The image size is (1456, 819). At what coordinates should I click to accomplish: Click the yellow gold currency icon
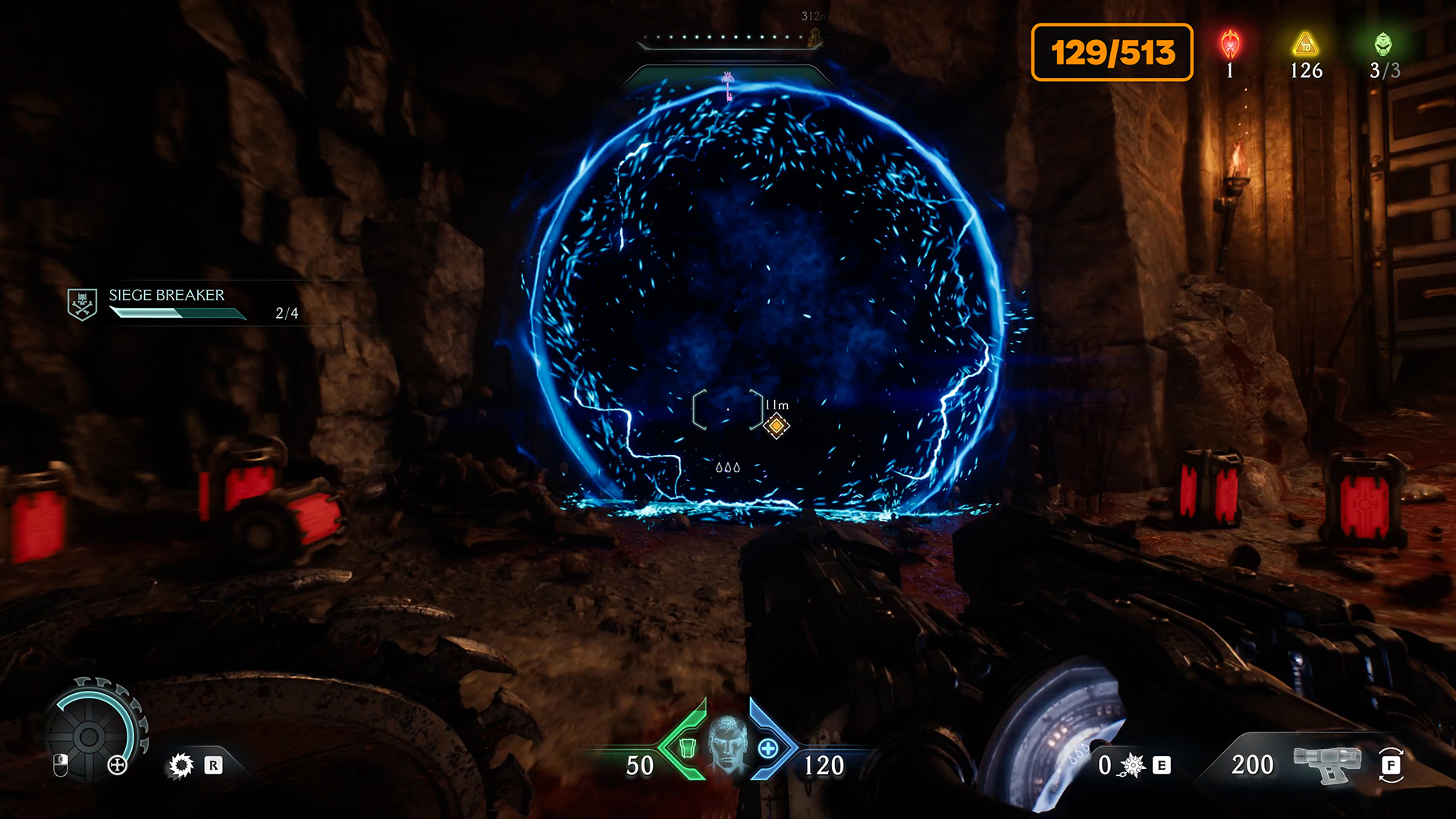click(x=1306, y=45)
